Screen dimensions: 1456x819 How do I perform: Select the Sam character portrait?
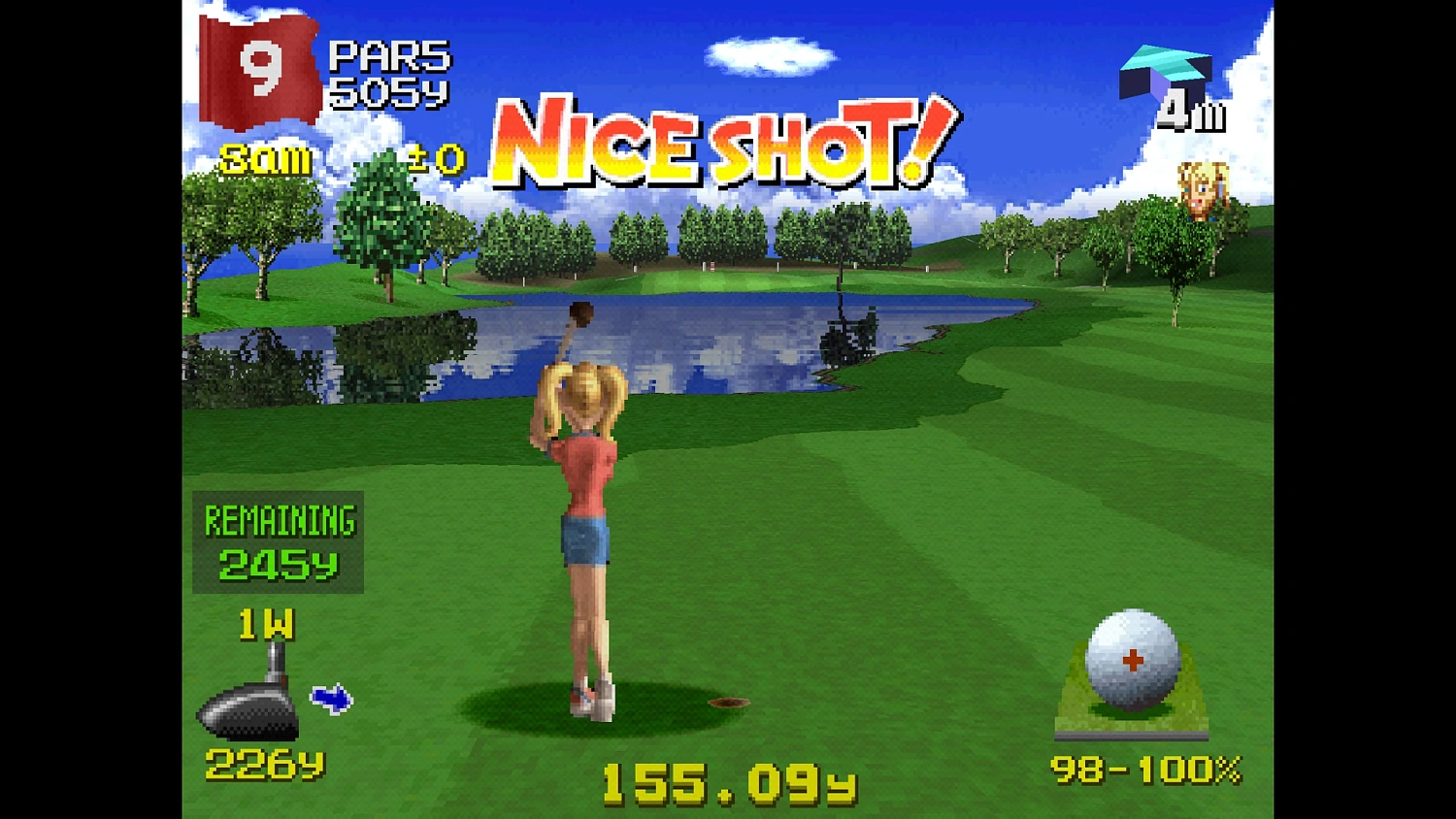coord(1204,191)
